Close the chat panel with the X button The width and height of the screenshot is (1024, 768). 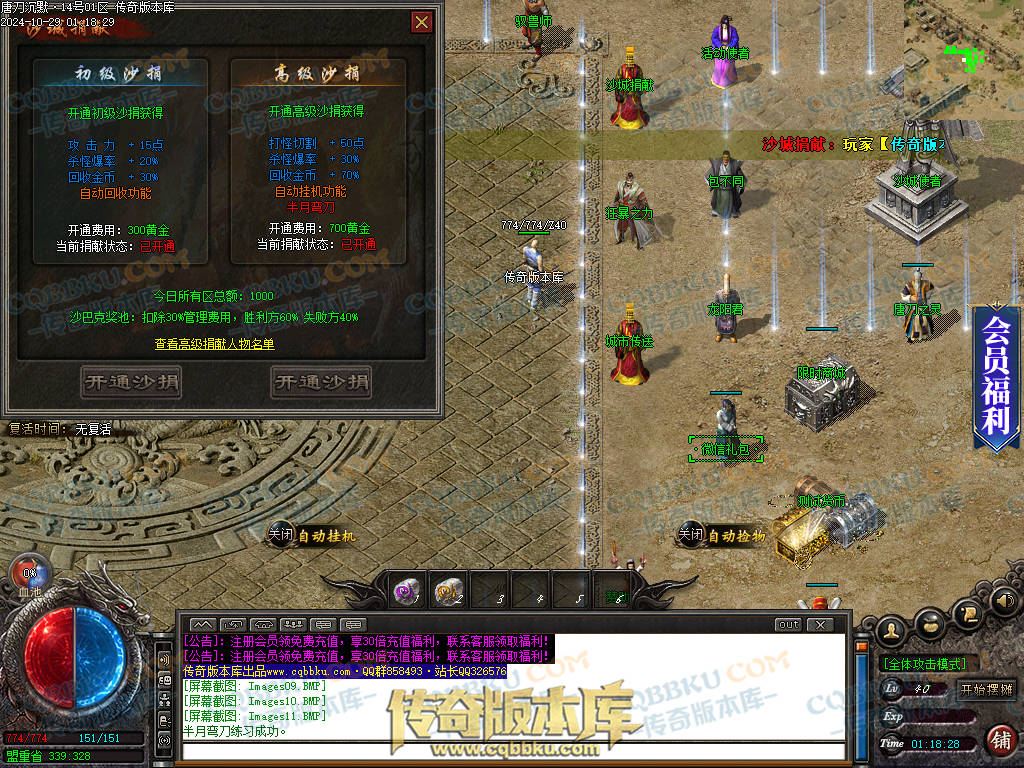(819, 624)
